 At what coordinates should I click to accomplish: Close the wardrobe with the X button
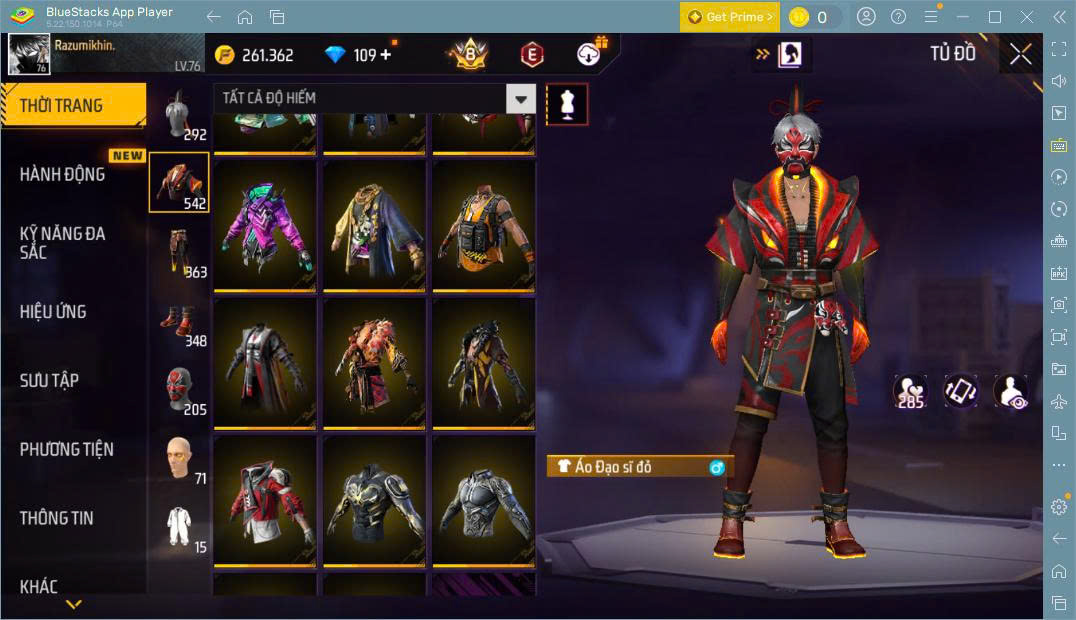(1021, 54)
